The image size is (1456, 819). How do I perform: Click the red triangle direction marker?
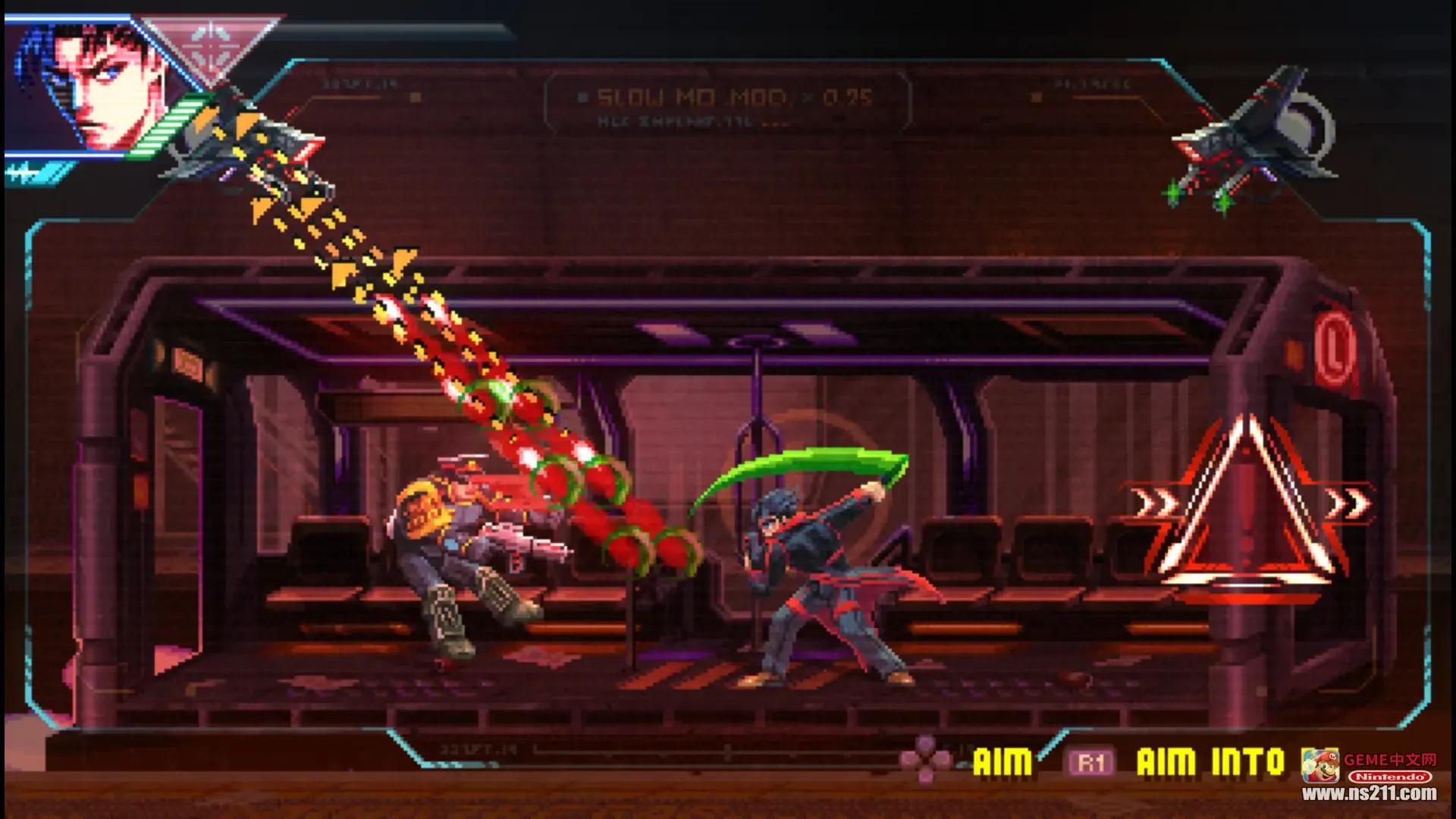pyautogui.click(x=1247, y=508)
